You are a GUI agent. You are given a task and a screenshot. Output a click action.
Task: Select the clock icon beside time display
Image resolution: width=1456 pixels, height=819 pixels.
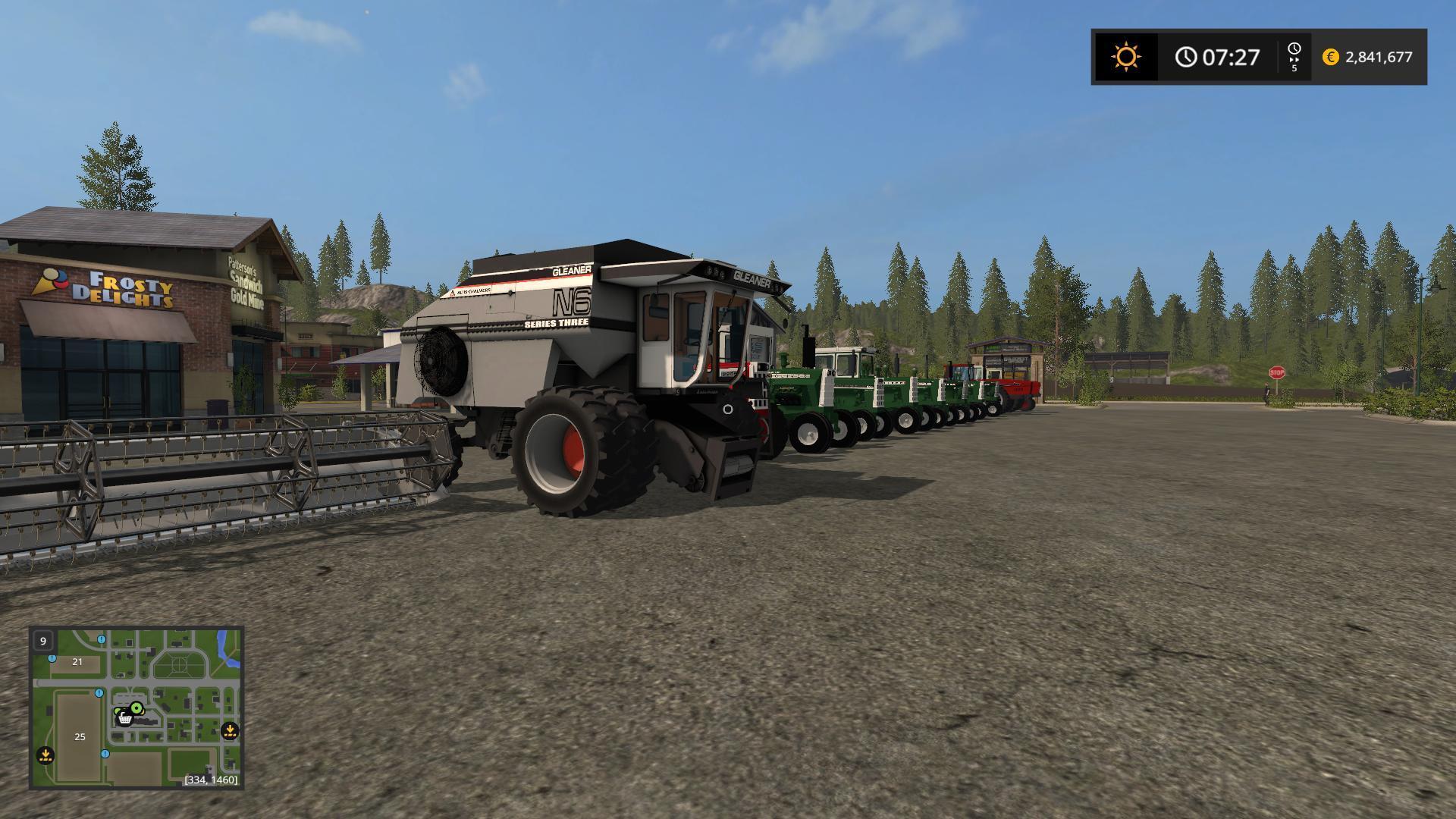coord(1187,56)
